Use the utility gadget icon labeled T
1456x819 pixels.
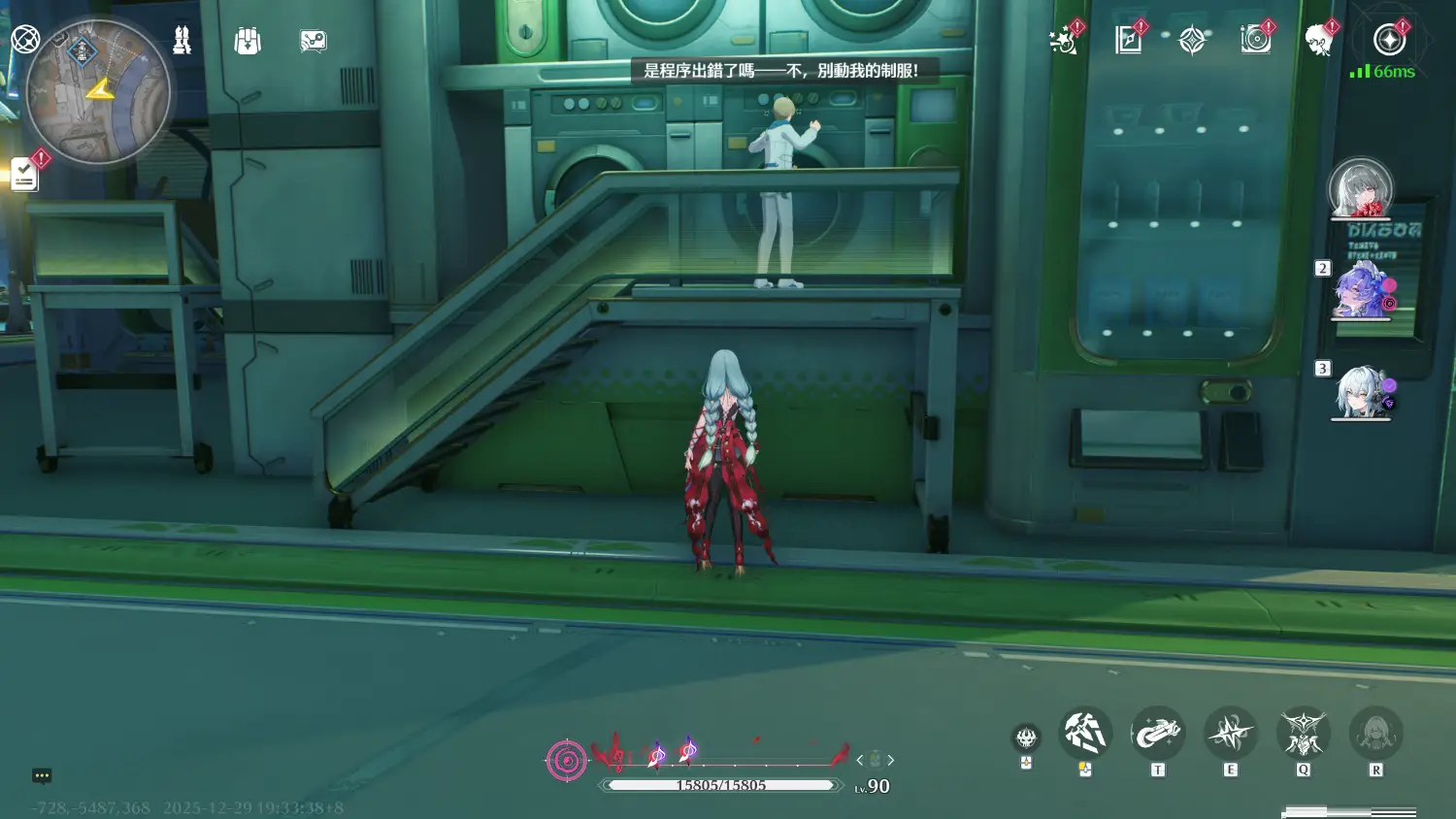click(1157, 733)
